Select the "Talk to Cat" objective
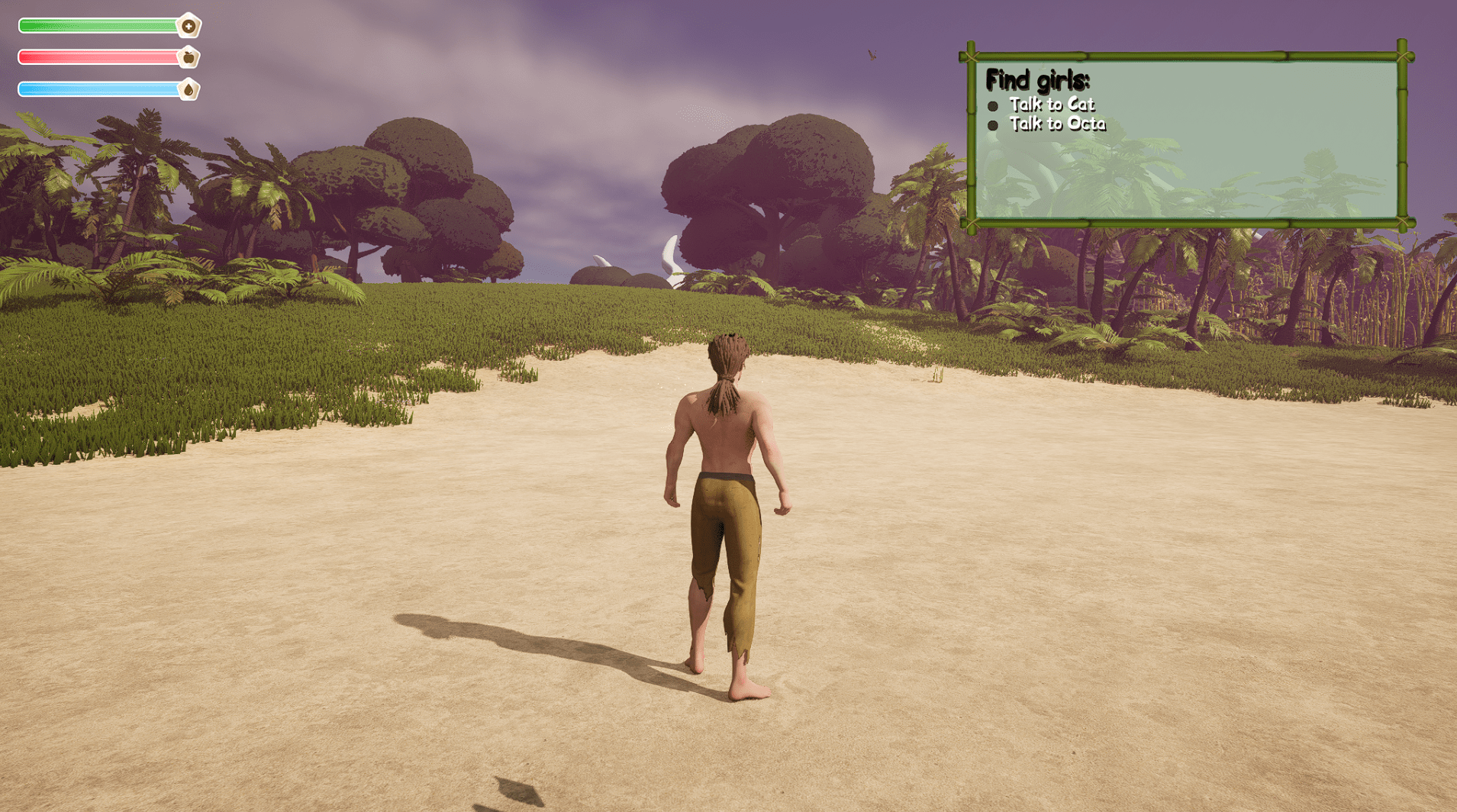Screen dimensions: 1457x812 click(x=1051, y=105)
